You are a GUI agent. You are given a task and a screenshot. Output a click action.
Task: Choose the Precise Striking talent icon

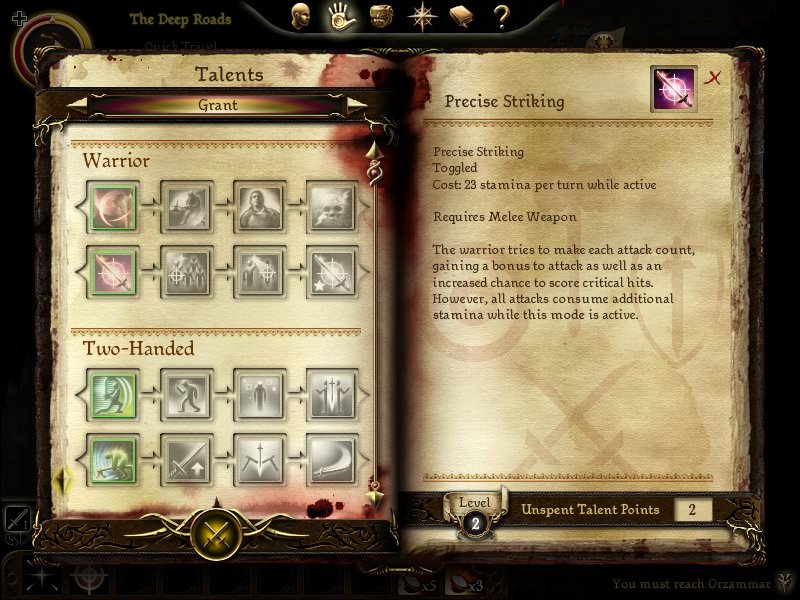[113, 272]
